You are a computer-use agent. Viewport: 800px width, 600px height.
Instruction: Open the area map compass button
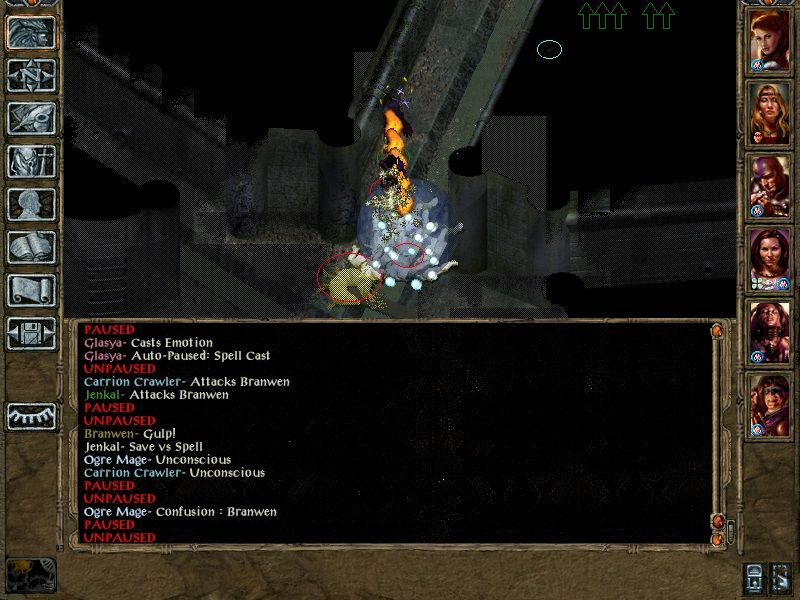(31, 76)
